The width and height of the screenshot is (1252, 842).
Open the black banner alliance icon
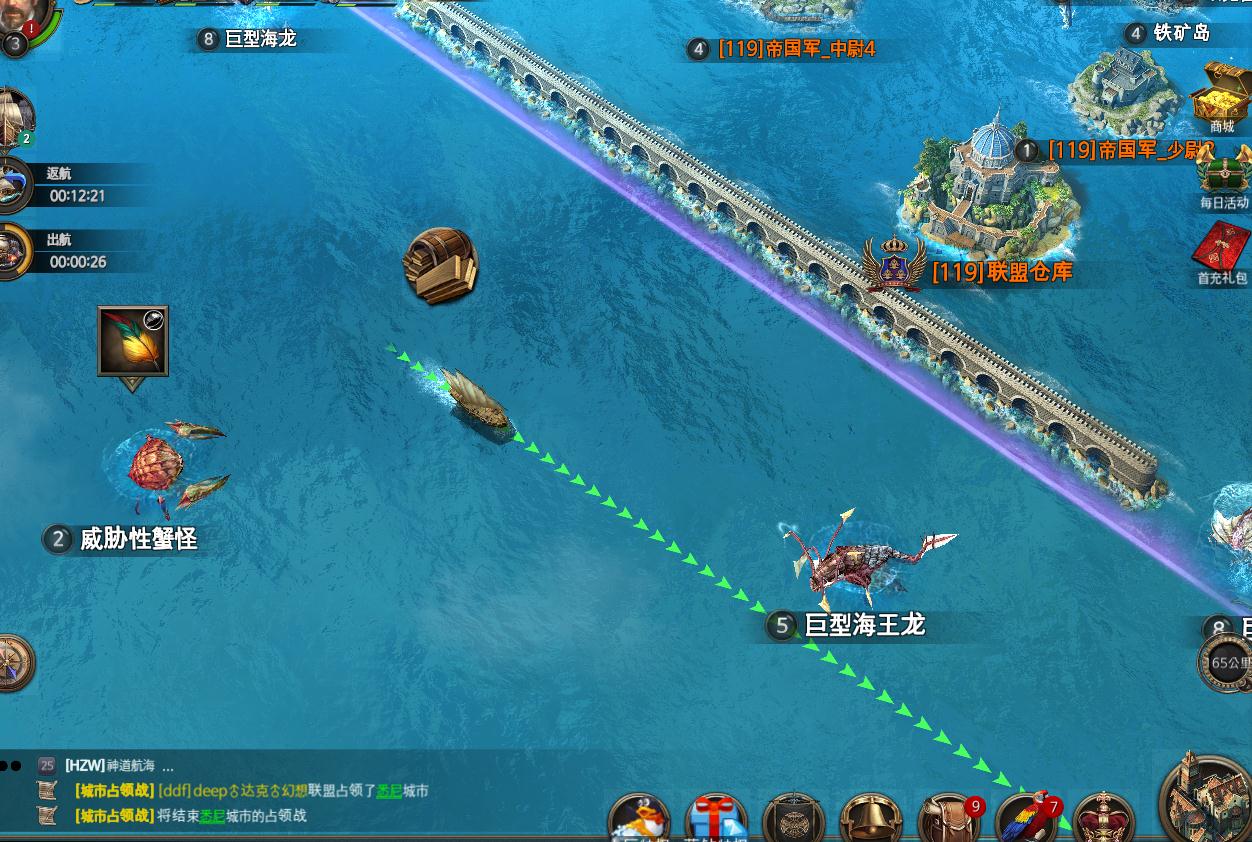pos(792,822)
